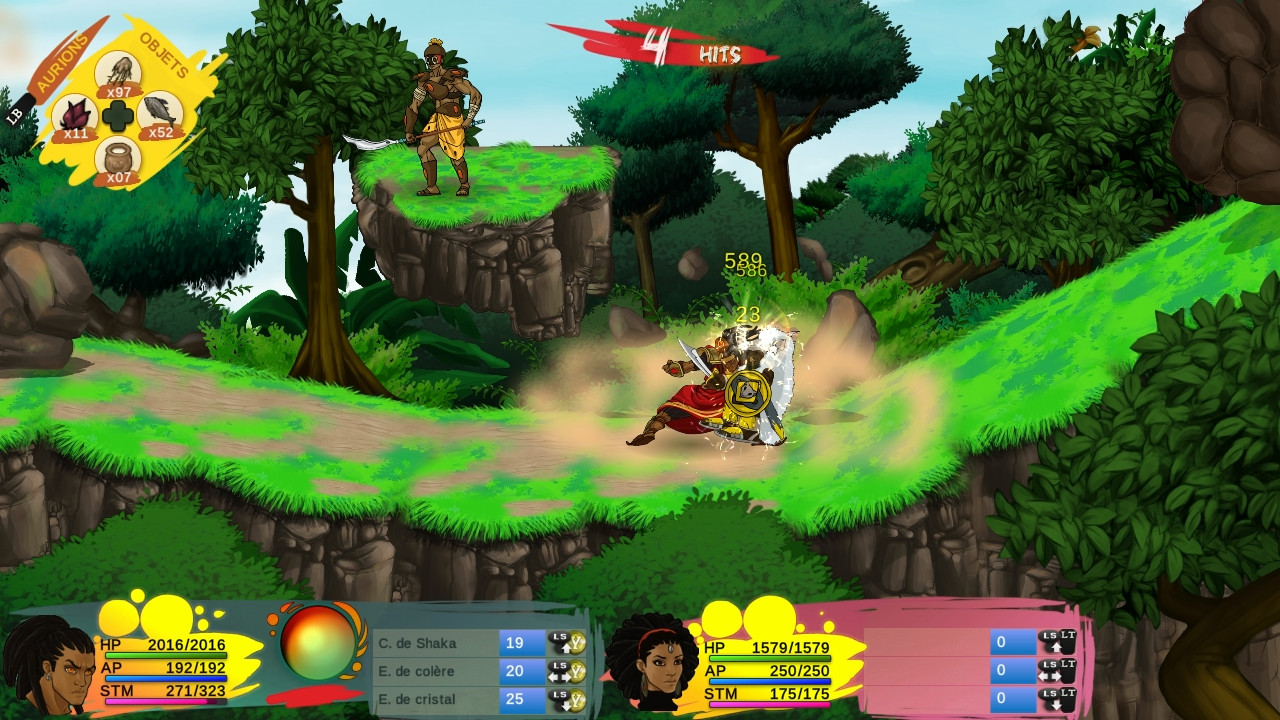Select the clay pot item x07
The height and width of the screenshot is (720, 1280).
pyautogui.click(x=118, y=160)
